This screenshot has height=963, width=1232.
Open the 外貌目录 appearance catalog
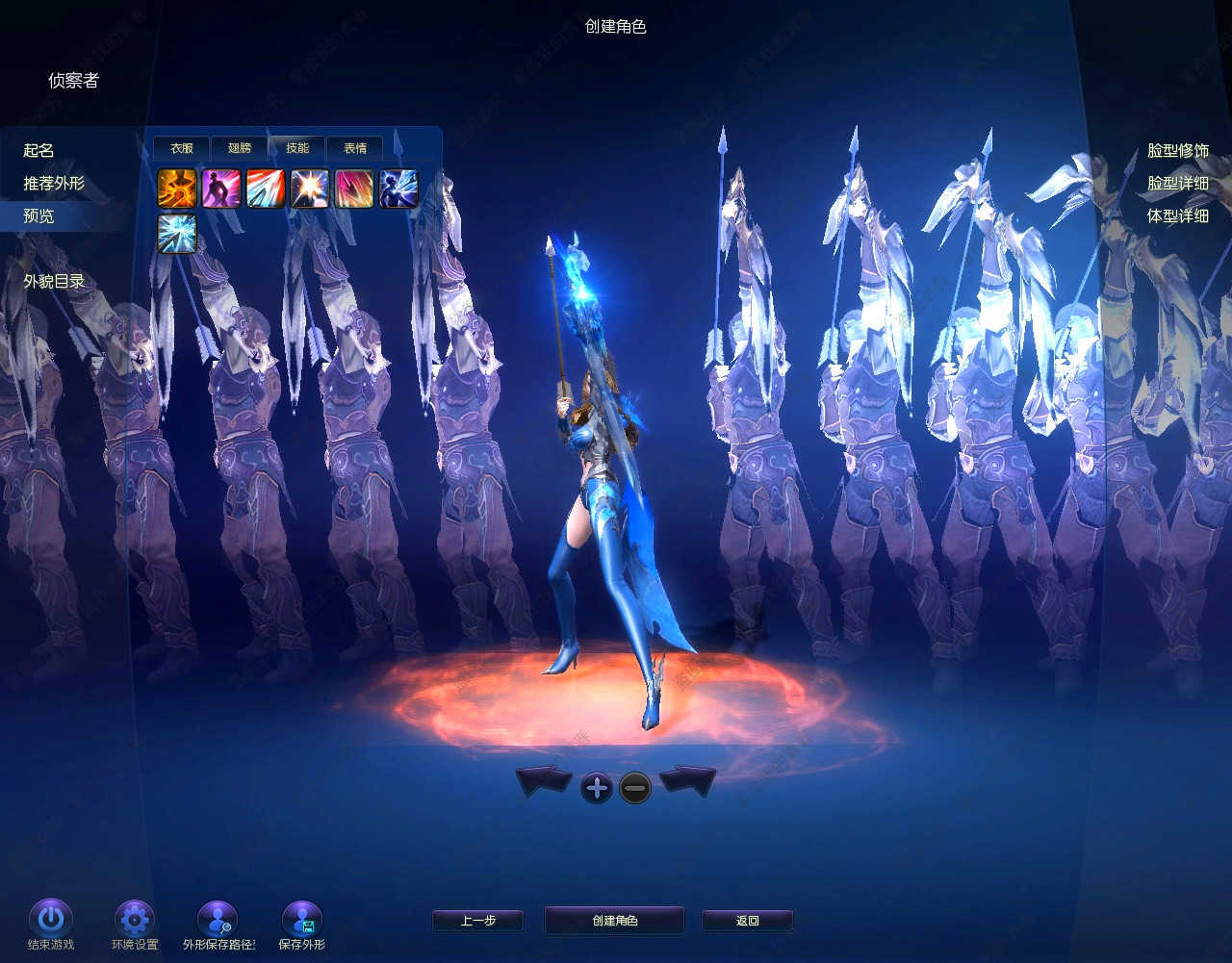[x=54, y=282]
